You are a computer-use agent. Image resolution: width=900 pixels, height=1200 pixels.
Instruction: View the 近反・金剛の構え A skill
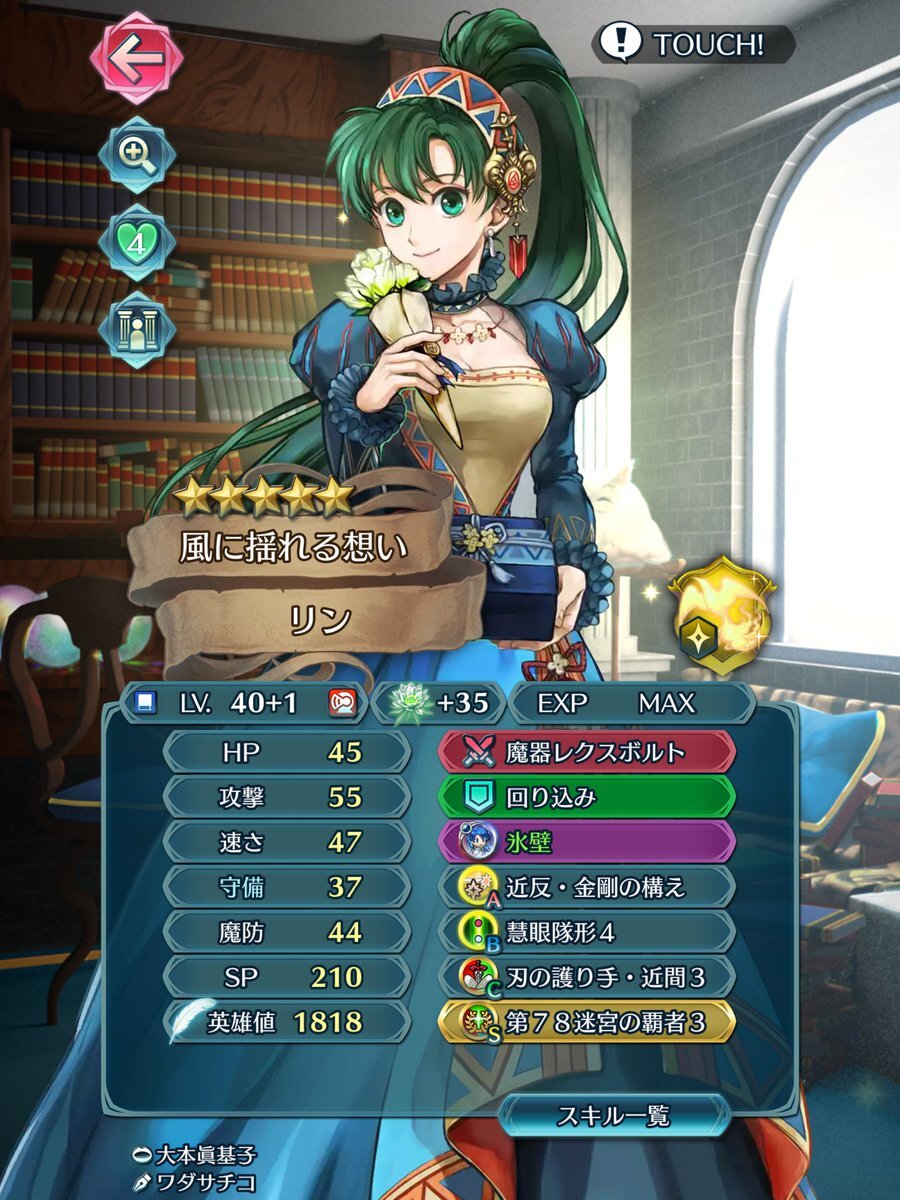click(x=588, y=887)
